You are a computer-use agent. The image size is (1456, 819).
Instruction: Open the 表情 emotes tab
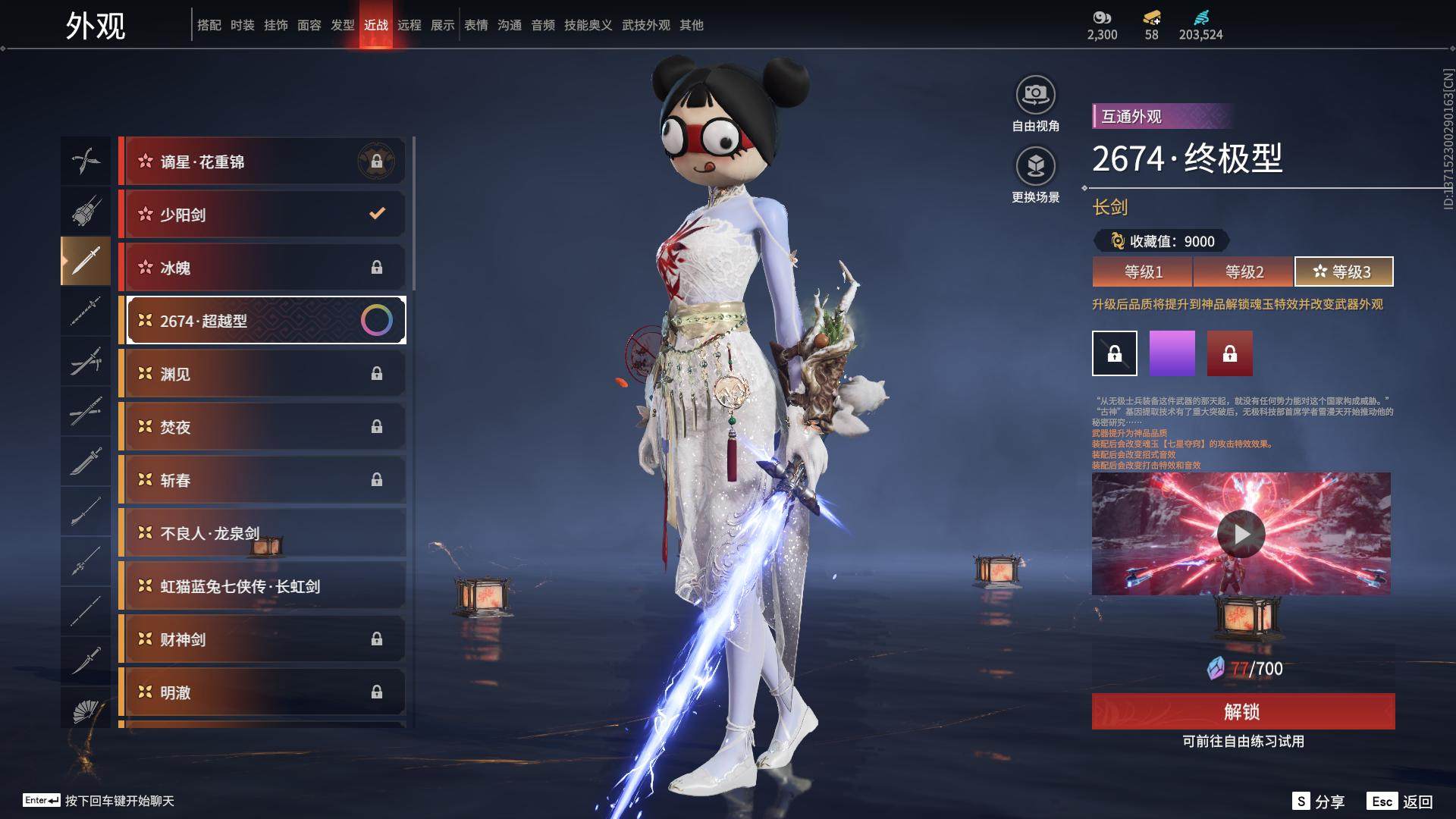476,25
